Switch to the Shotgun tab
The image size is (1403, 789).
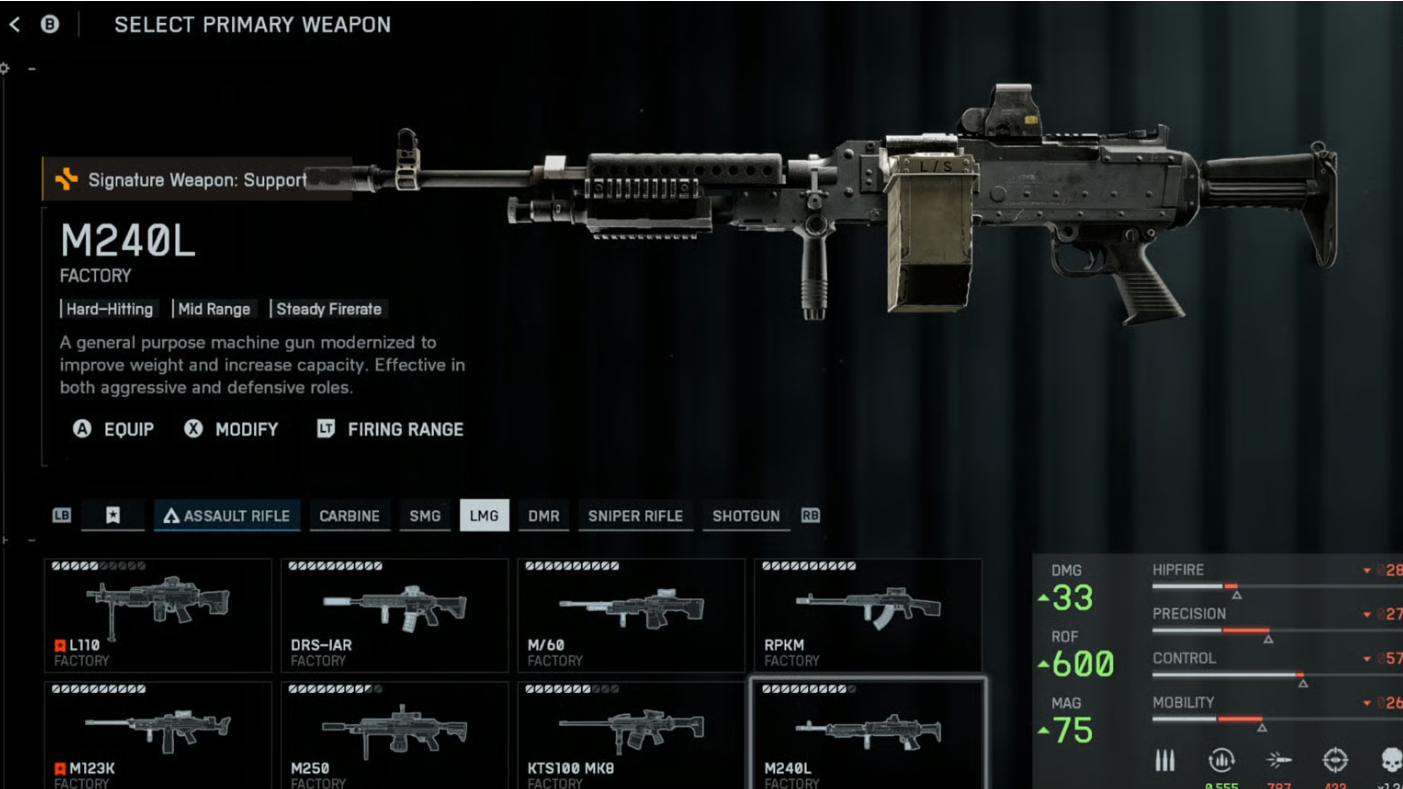coord(746,516)
